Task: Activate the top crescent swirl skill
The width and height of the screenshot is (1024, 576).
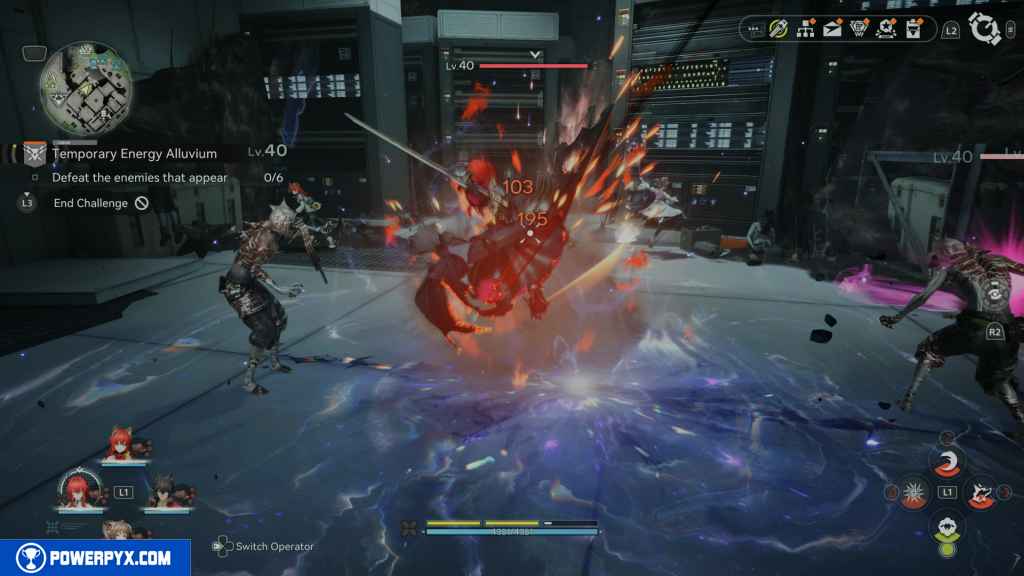Action: tap(945, 461)
